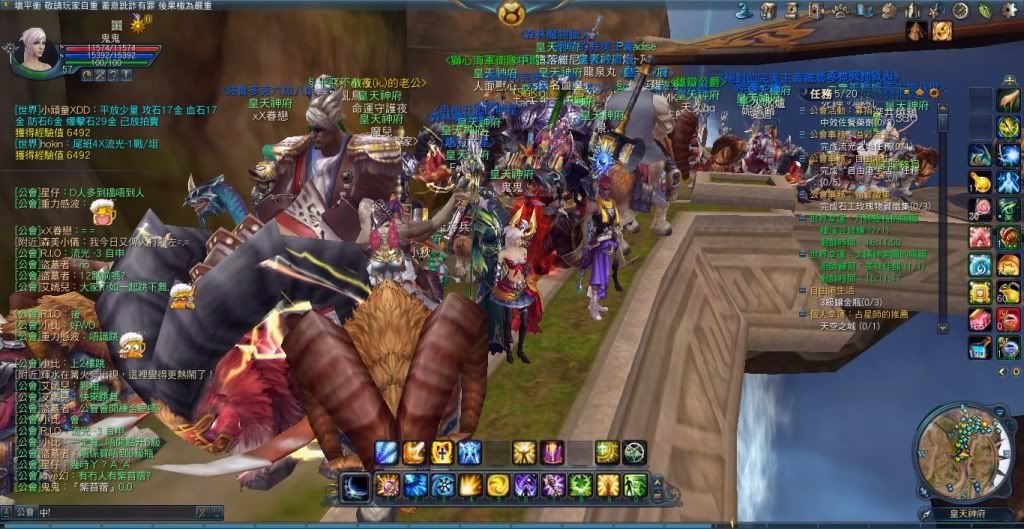Open the paw print pet menu
The height and width of the screenshot is (529, 1024).
point(838,11)
